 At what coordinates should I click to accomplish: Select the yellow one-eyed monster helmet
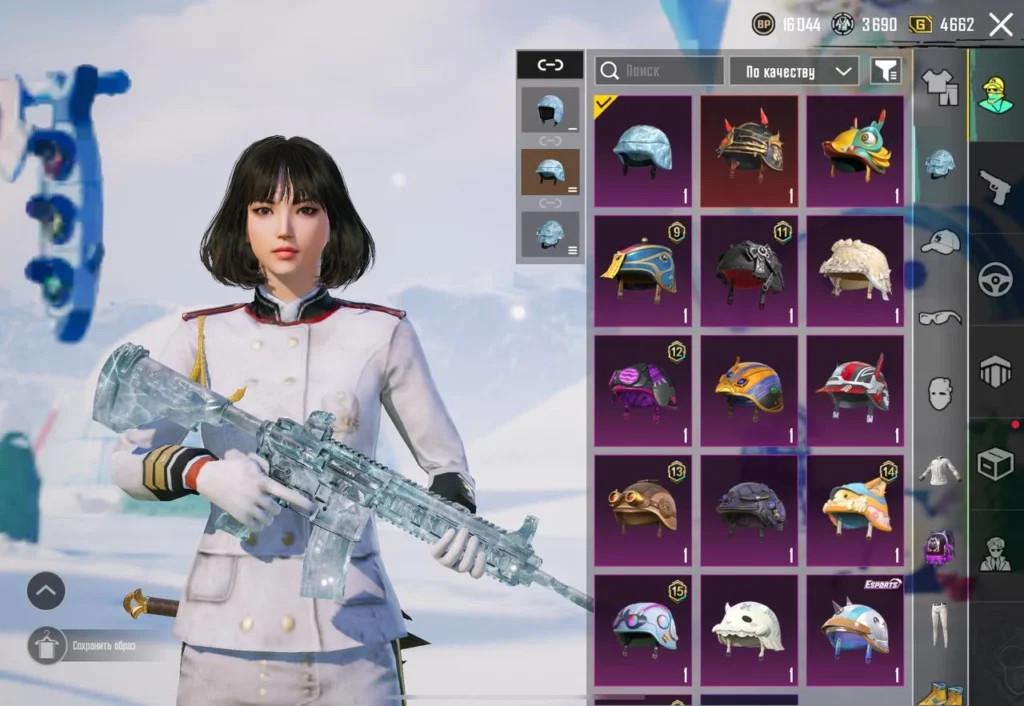point(855,150)
